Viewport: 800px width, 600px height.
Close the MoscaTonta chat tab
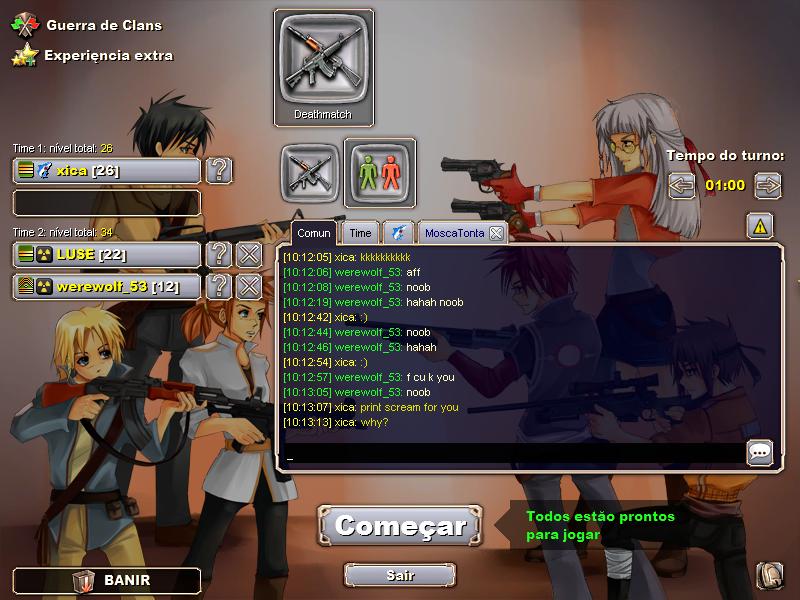(496, 233)
